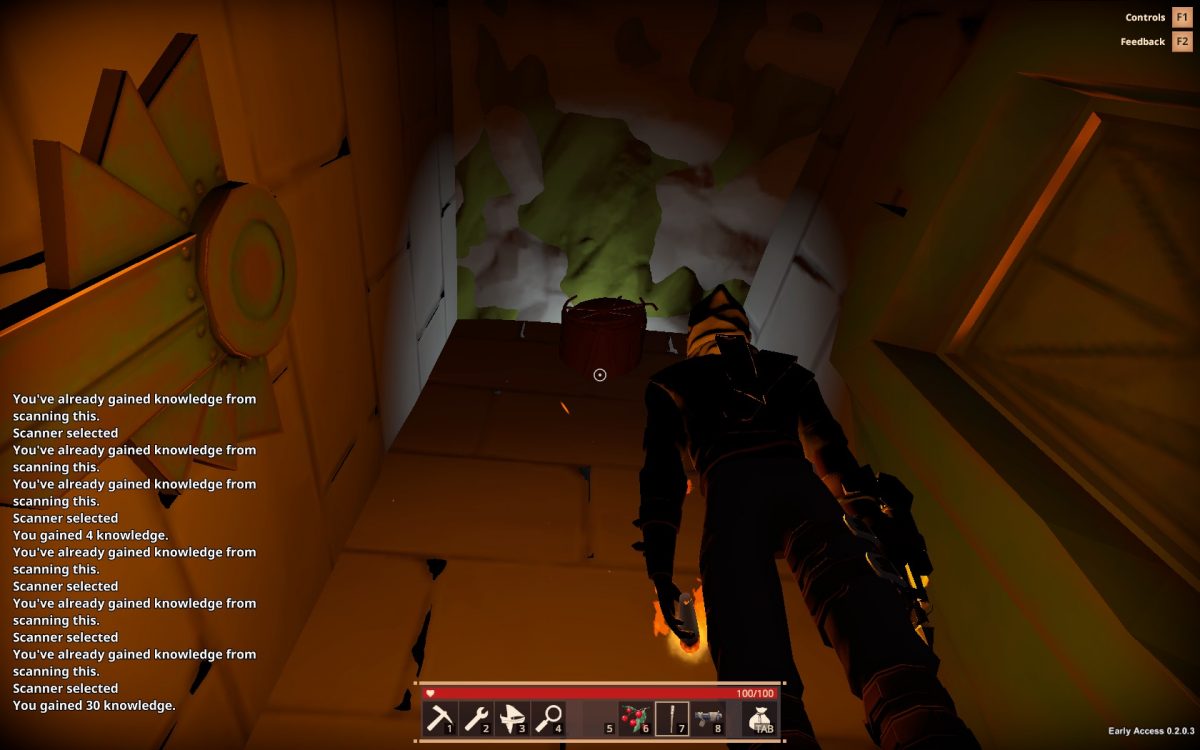Equip the wrench tool
This screenshot has width=1200, height=750.
point(477,718)
